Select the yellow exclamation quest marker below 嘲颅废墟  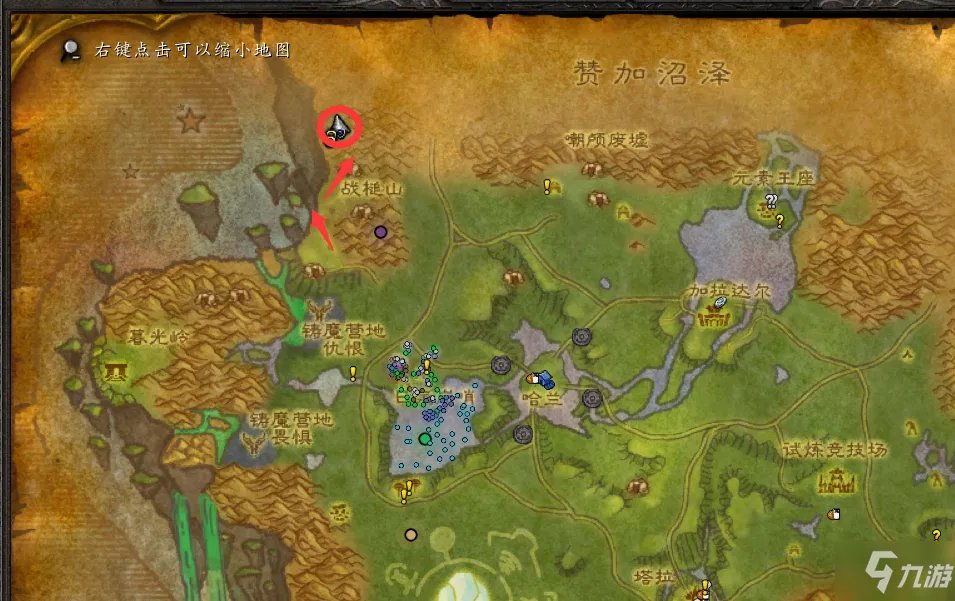pos(547,186)
